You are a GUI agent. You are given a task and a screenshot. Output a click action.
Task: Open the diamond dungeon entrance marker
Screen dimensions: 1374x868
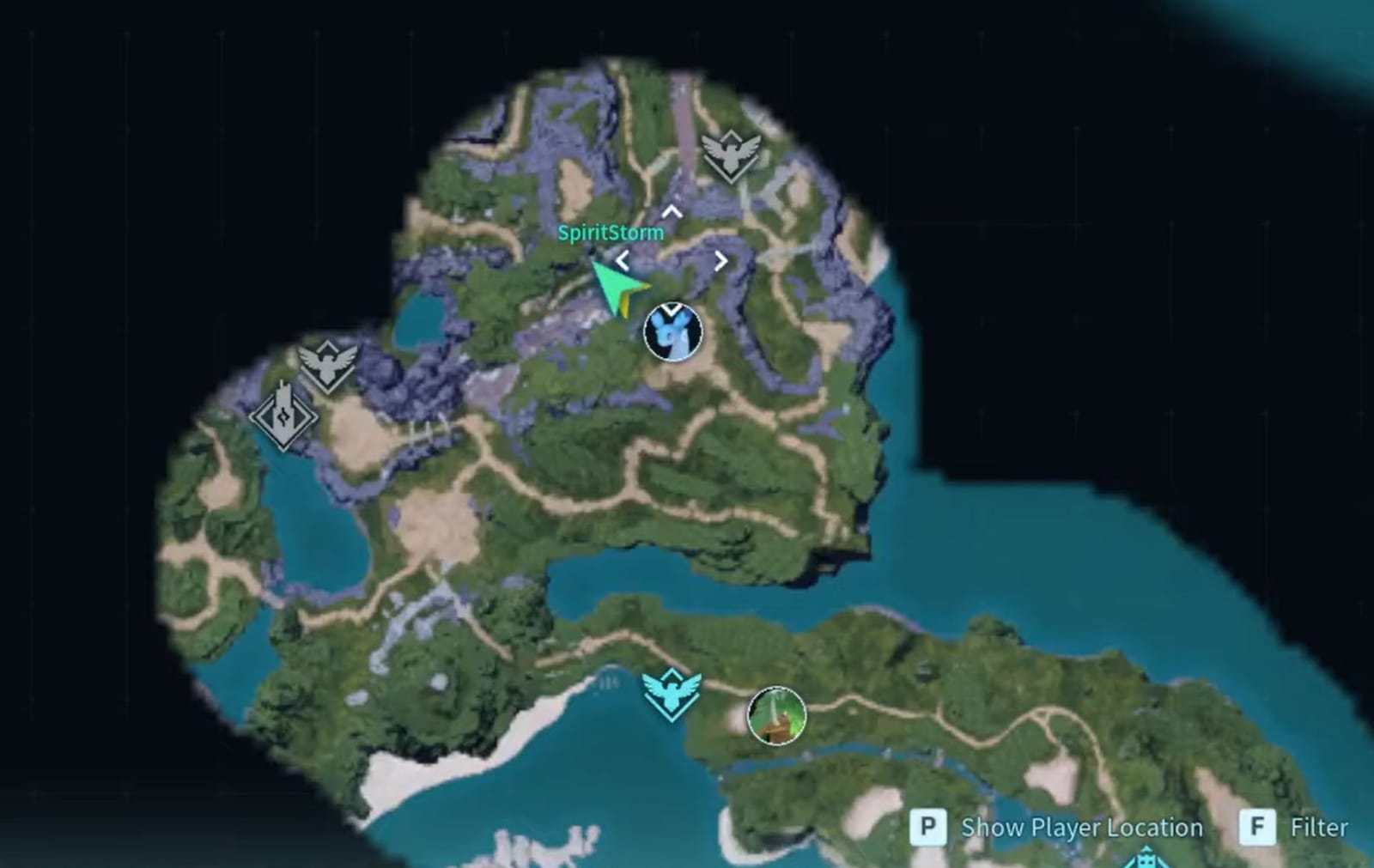283,417
